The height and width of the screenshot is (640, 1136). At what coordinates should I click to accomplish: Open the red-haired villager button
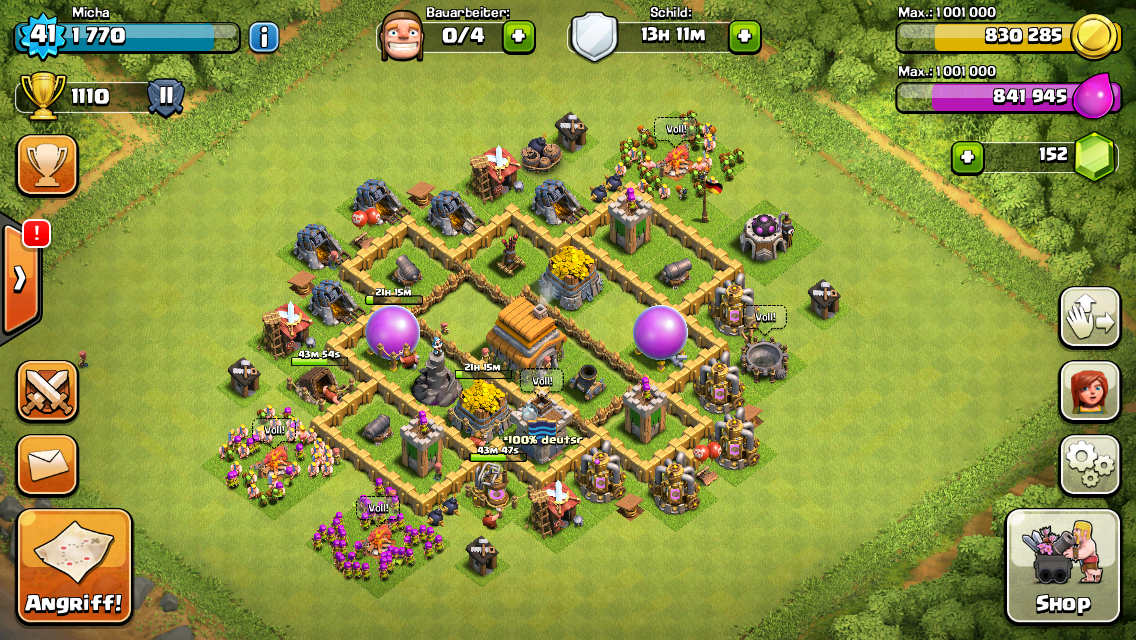[x=1089, y=391]
